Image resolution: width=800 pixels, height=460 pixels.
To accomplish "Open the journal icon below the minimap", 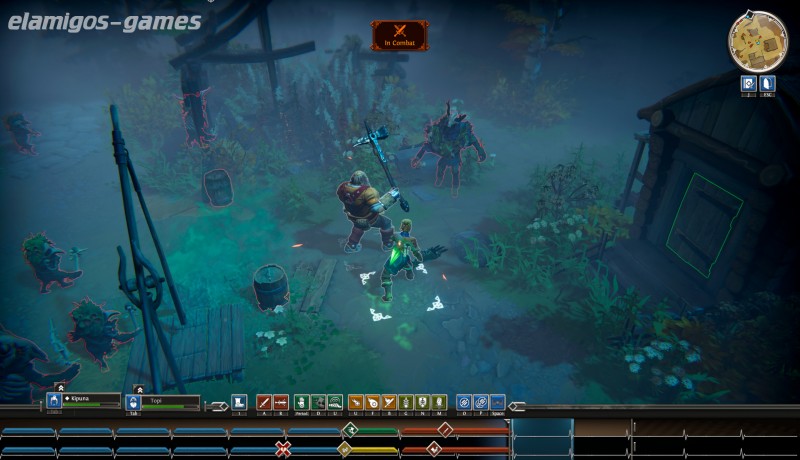I will click(747, 84).
